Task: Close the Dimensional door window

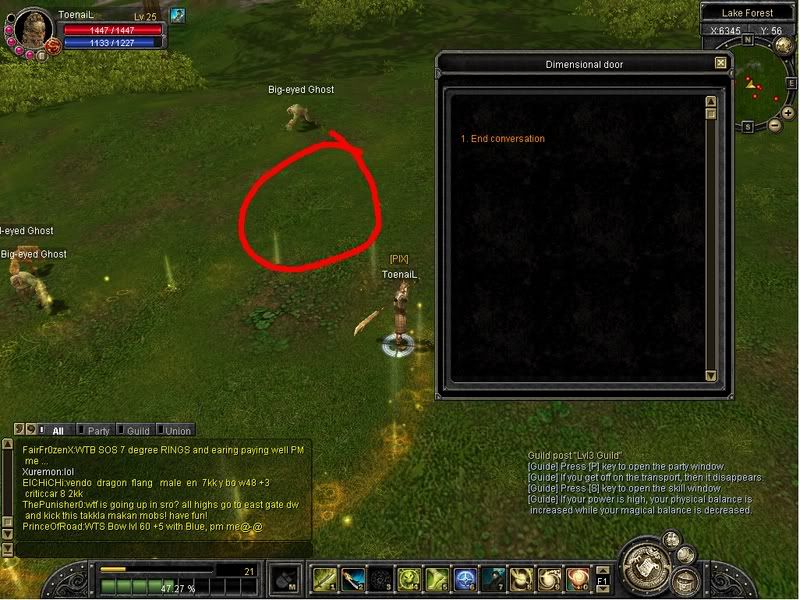Action: pyautogui.click(x=720, y=63)
